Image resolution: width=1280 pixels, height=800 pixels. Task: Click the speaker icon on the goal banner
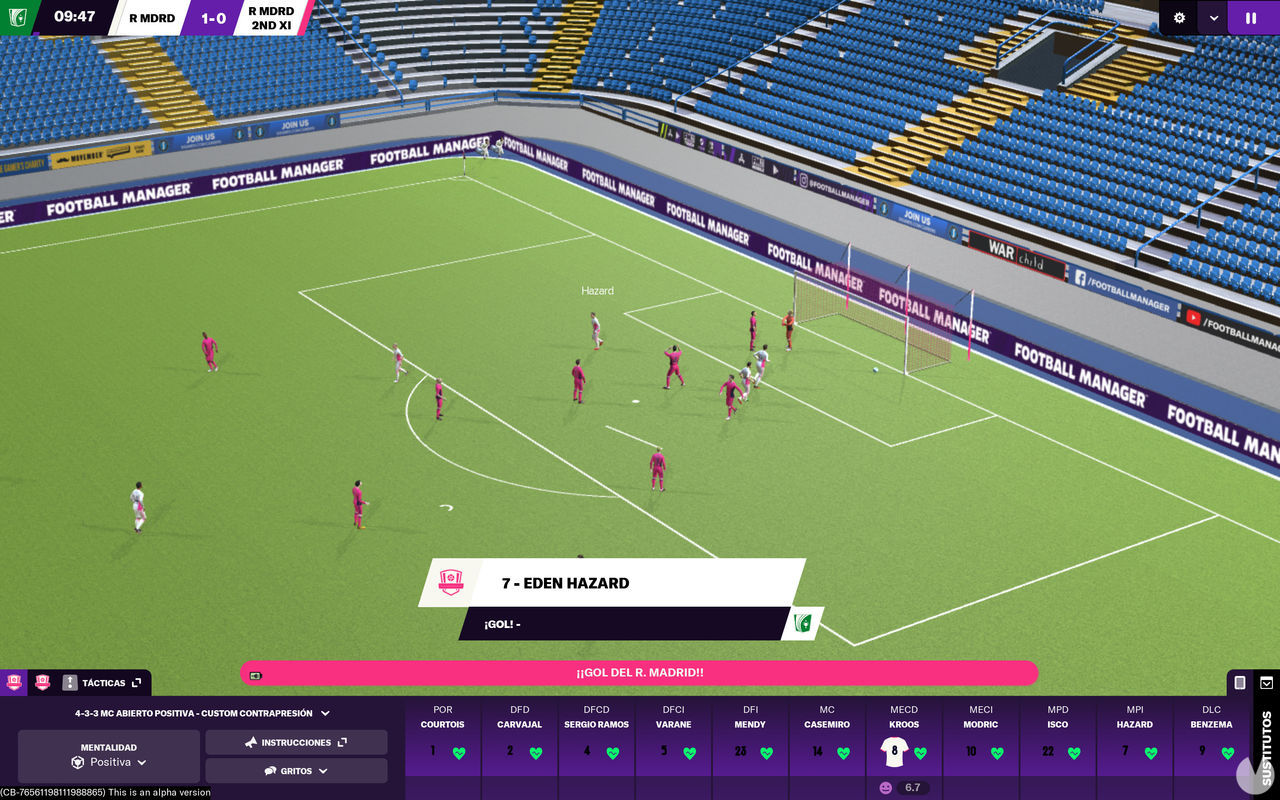(x=255, y=674)
